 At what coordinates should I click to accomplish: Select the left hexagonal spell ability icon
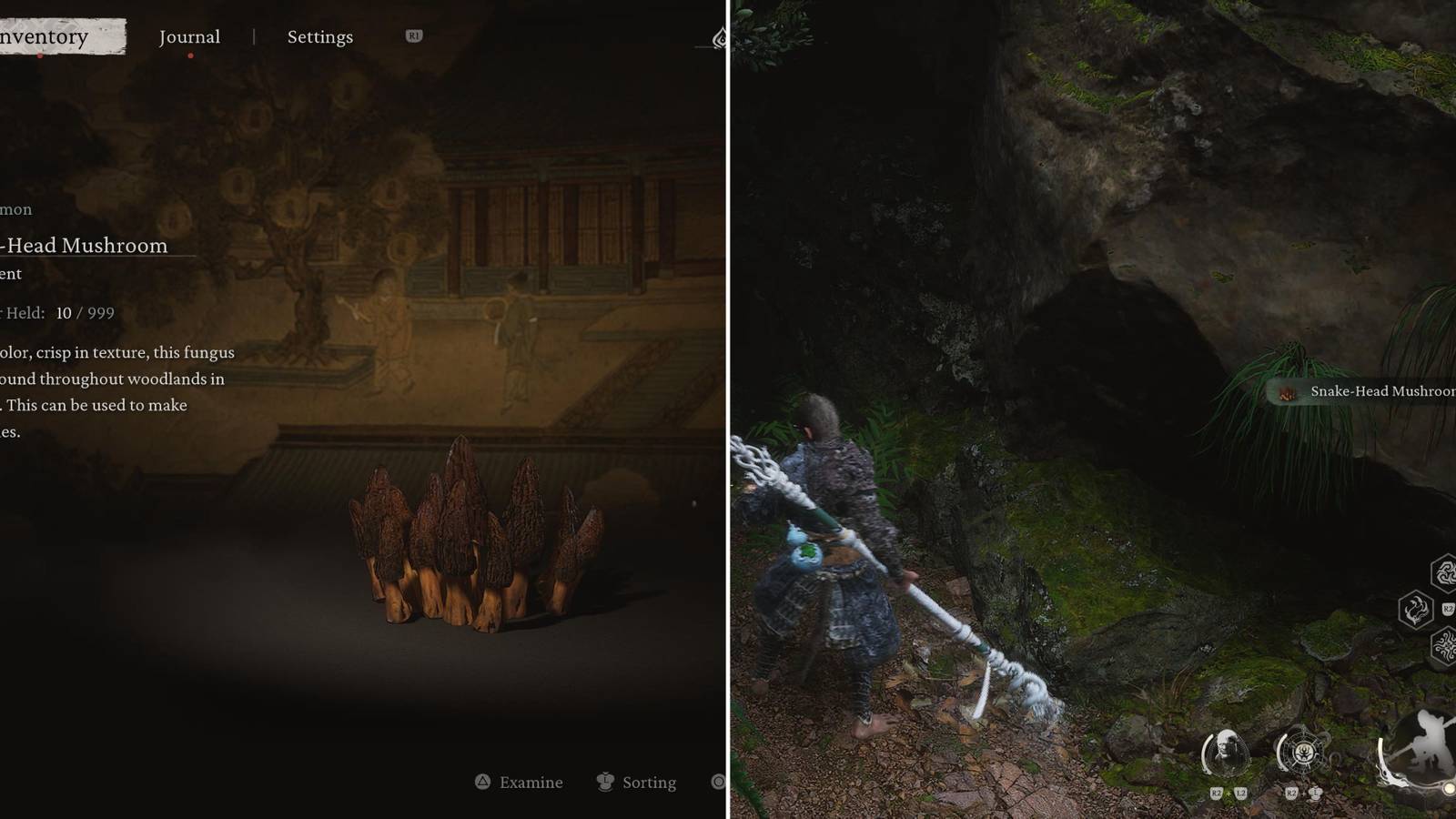click(x=1416, y=608)
